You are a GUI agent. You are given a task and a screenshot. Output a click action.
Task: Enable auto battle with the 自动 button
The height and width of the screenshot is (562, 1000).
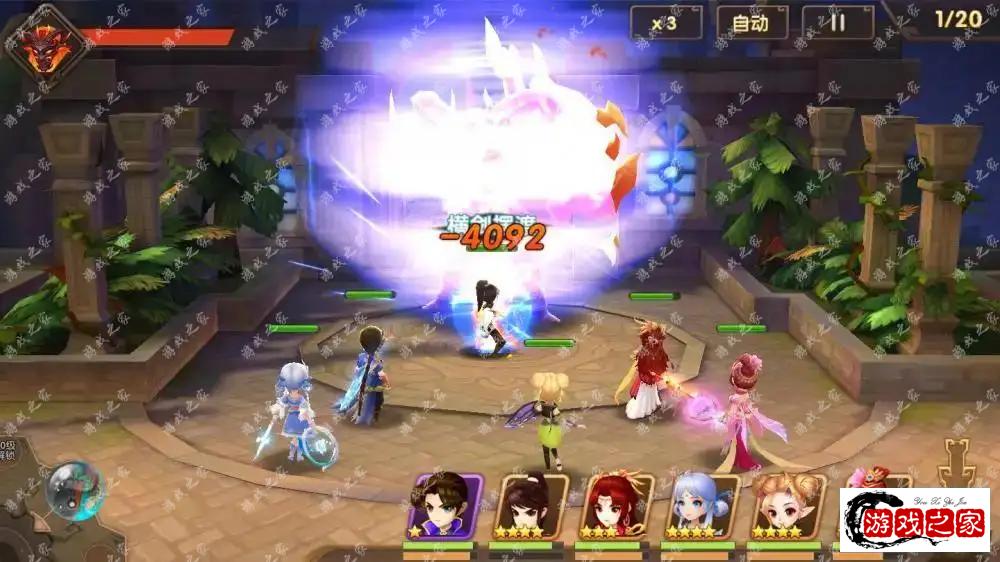[752, 22]
